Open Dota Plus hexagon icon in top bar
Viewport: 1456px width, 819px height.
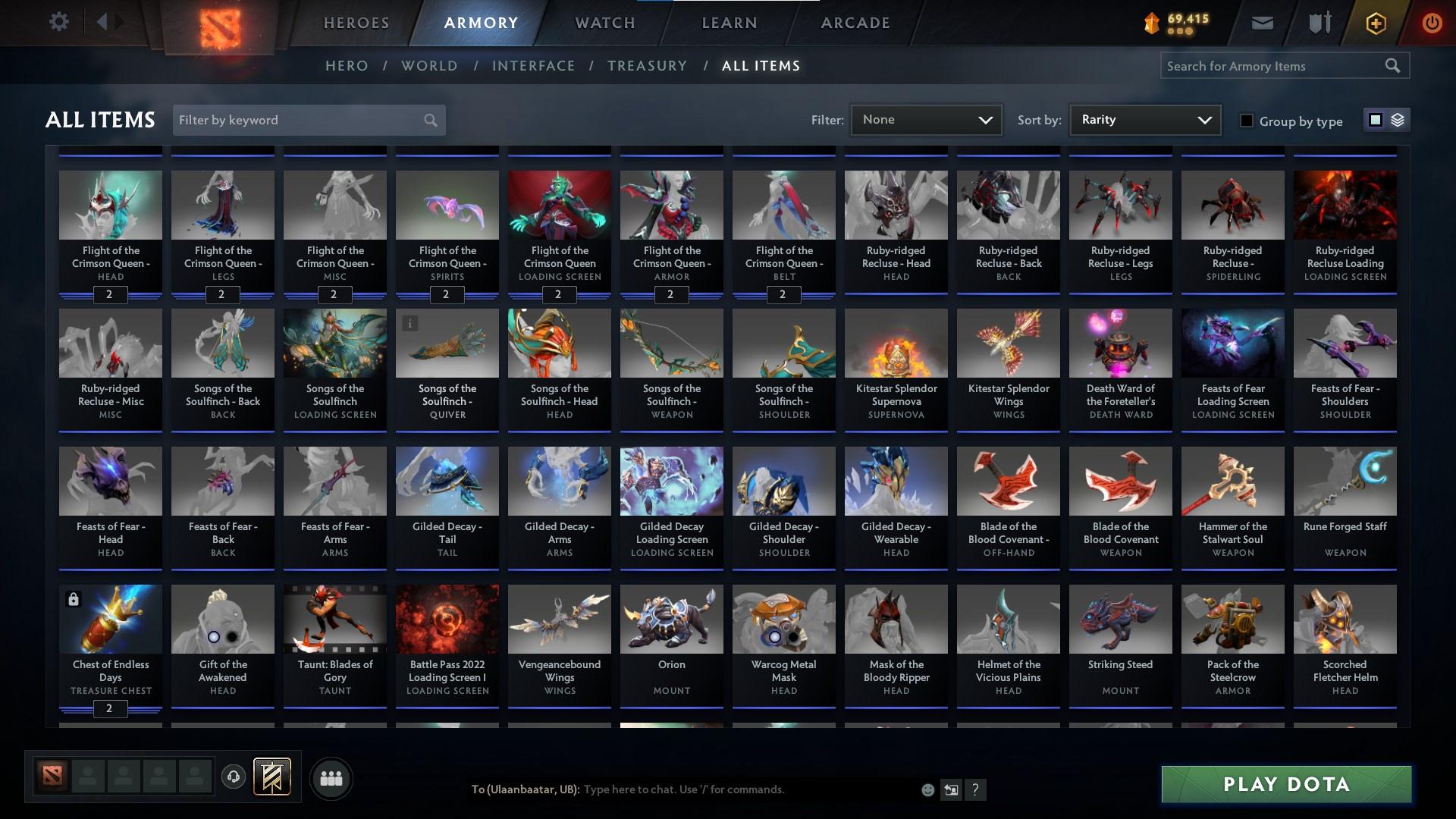1374,23
